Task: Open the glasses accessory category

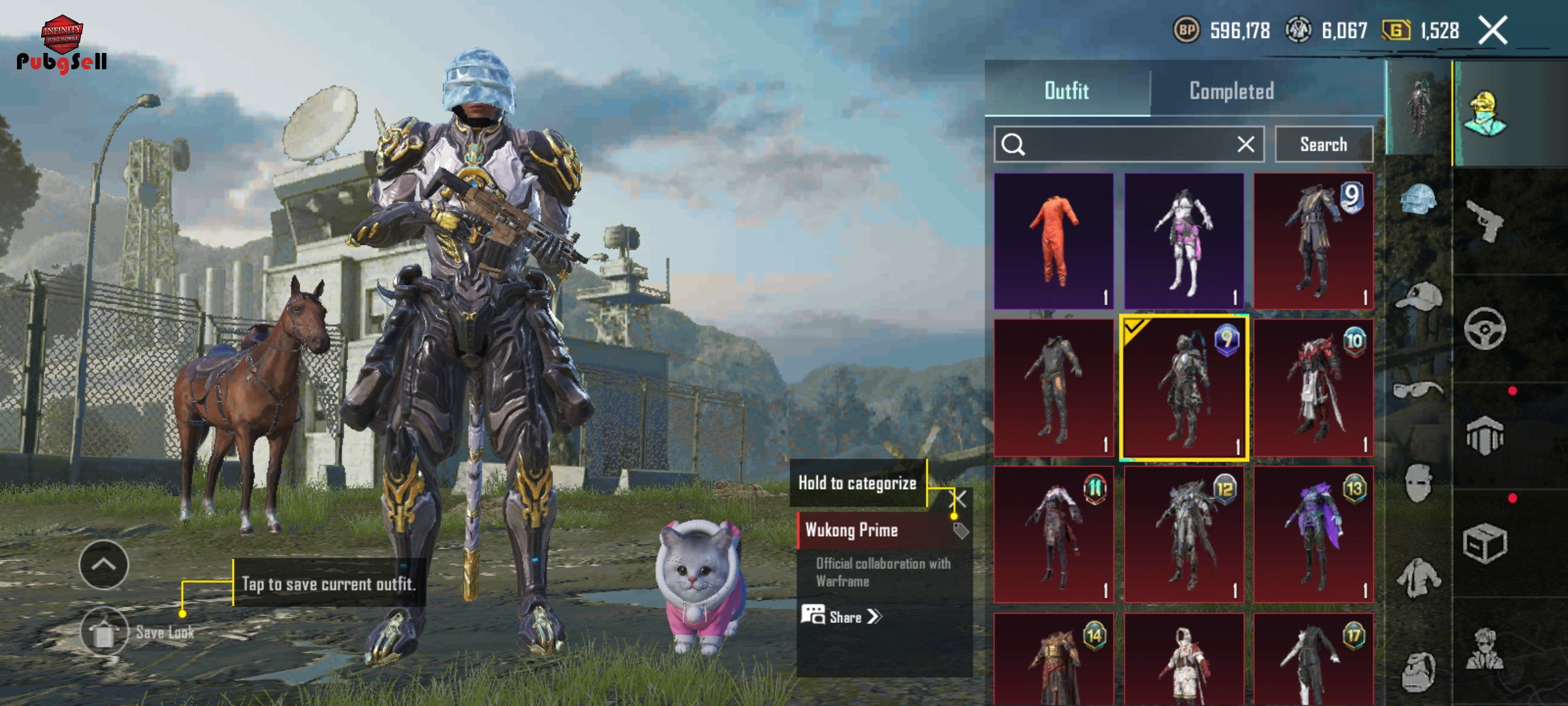Action: (1417, 390)
